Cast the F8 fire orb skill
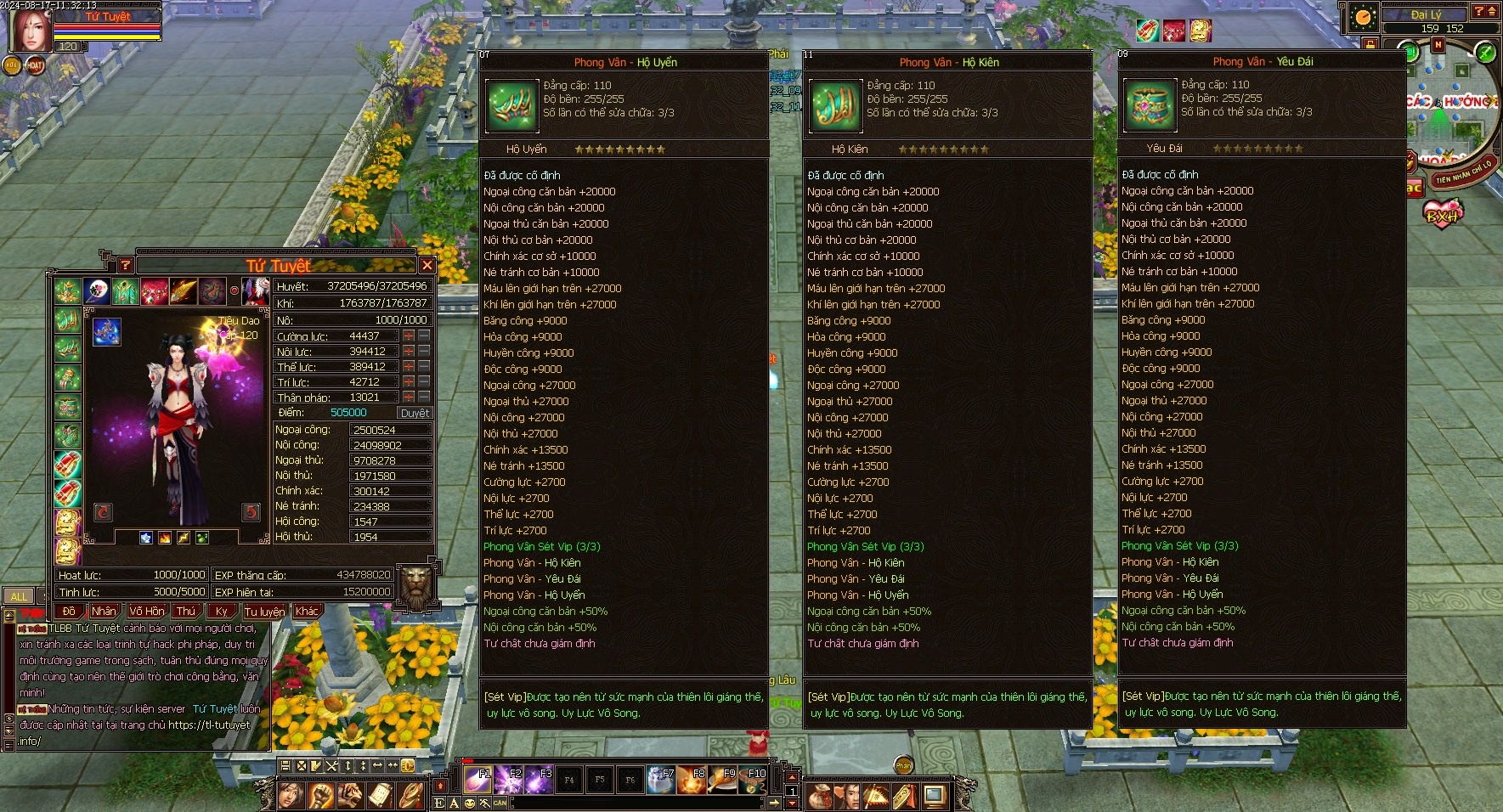 pyautogui.click(x=692, y=780)
